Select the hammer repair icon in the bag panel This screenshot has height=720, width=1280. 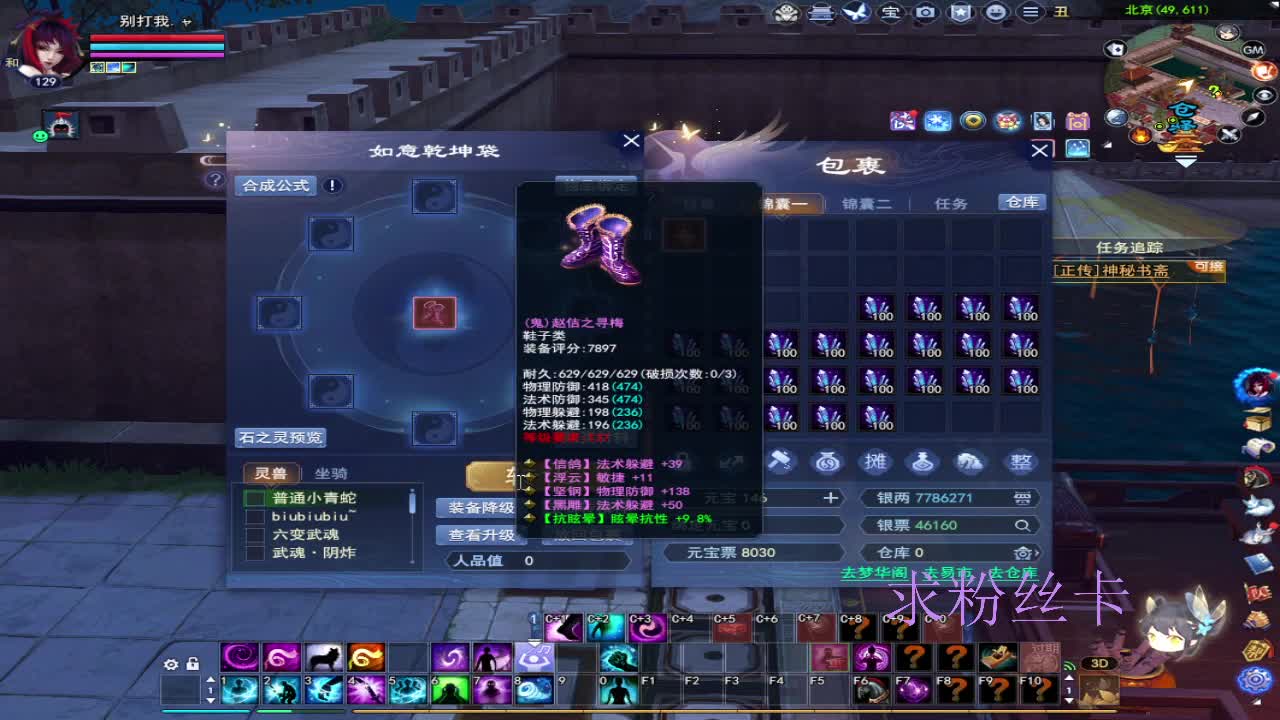click(780, 460)
